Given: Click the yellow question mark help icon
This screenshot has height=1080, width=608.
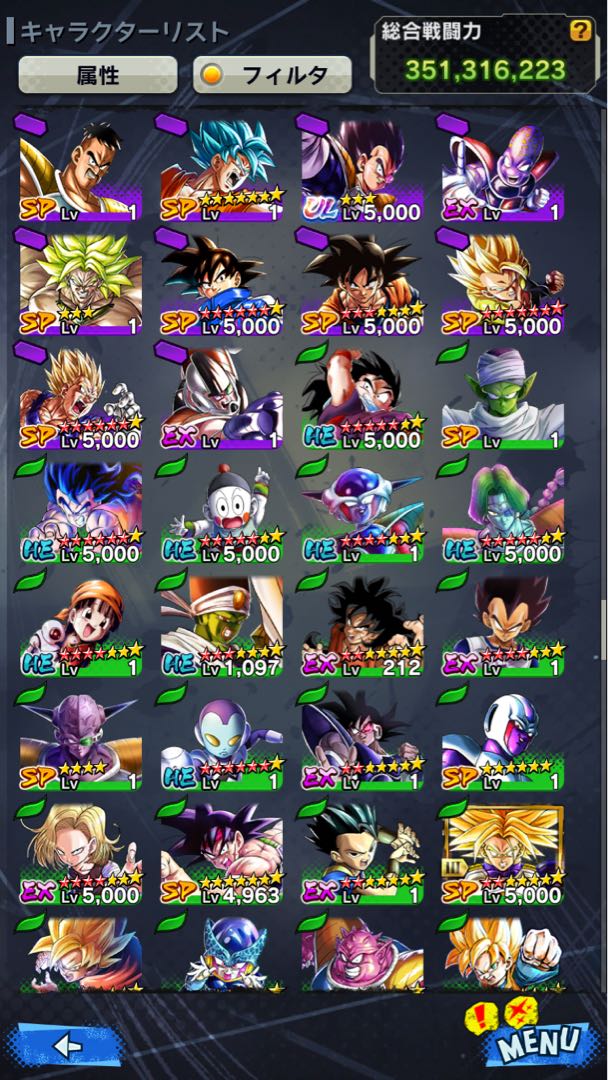Looking at the screenshot, I should point(580,31).
